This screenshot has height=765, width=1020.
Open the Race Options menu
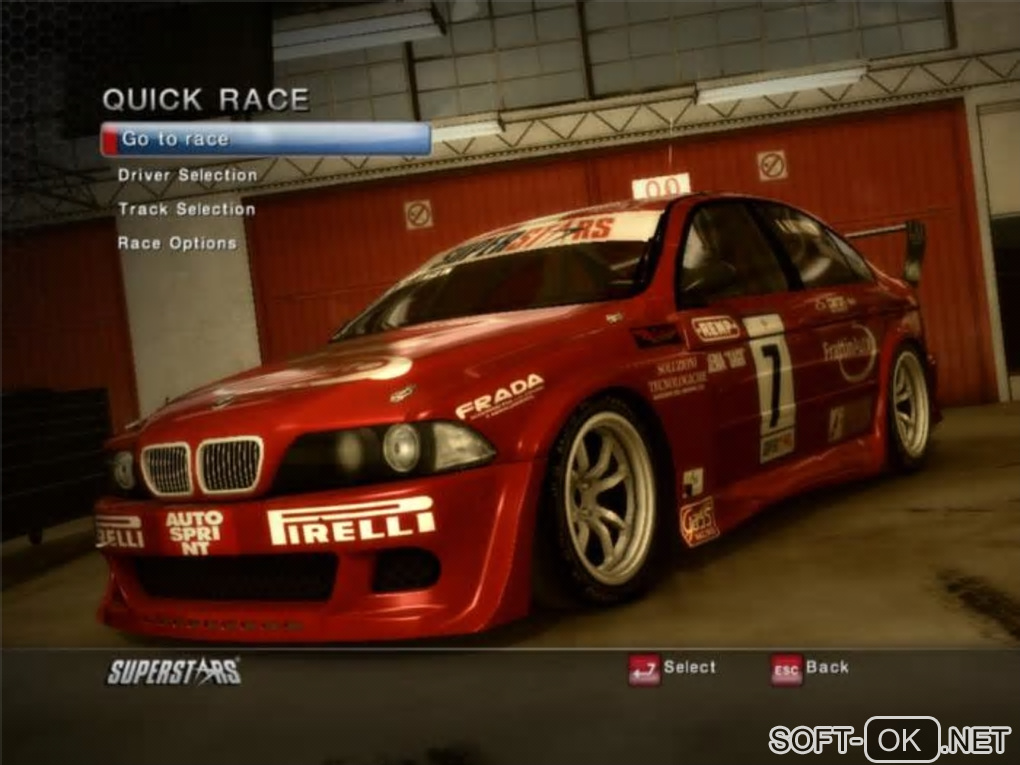(177, 243)
